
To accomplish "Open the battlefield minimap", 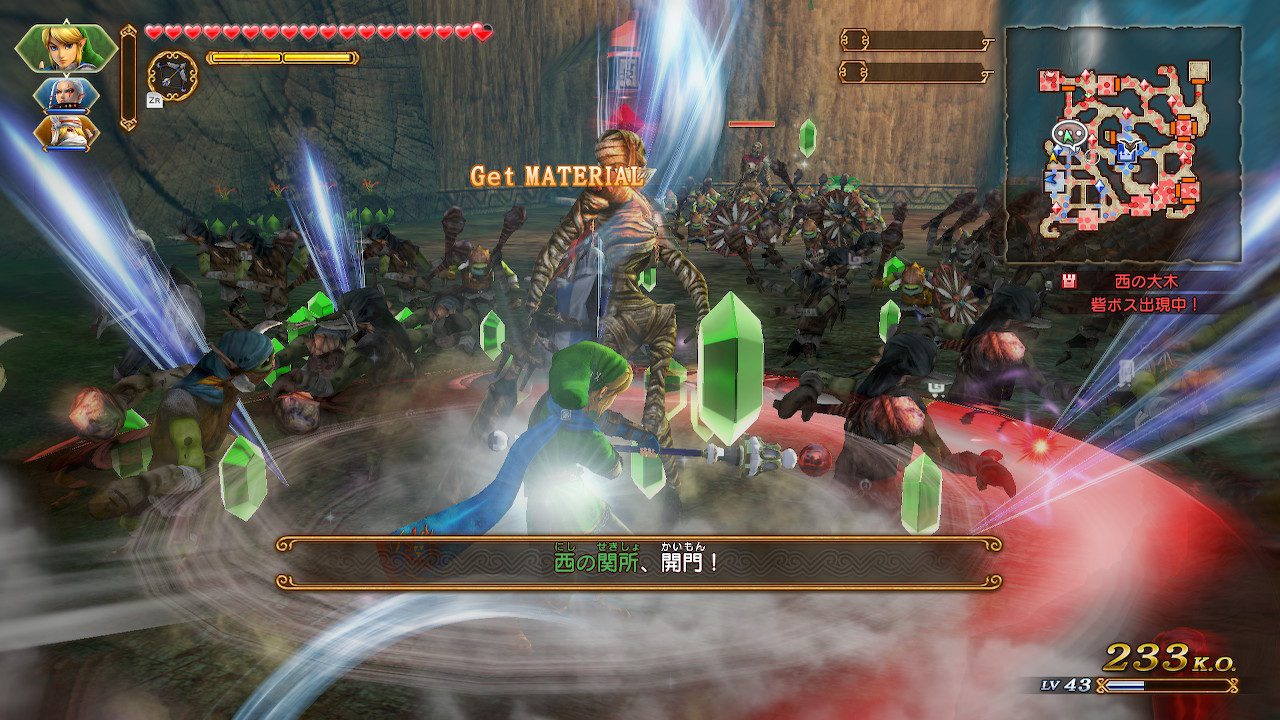I will (1123, 145).
